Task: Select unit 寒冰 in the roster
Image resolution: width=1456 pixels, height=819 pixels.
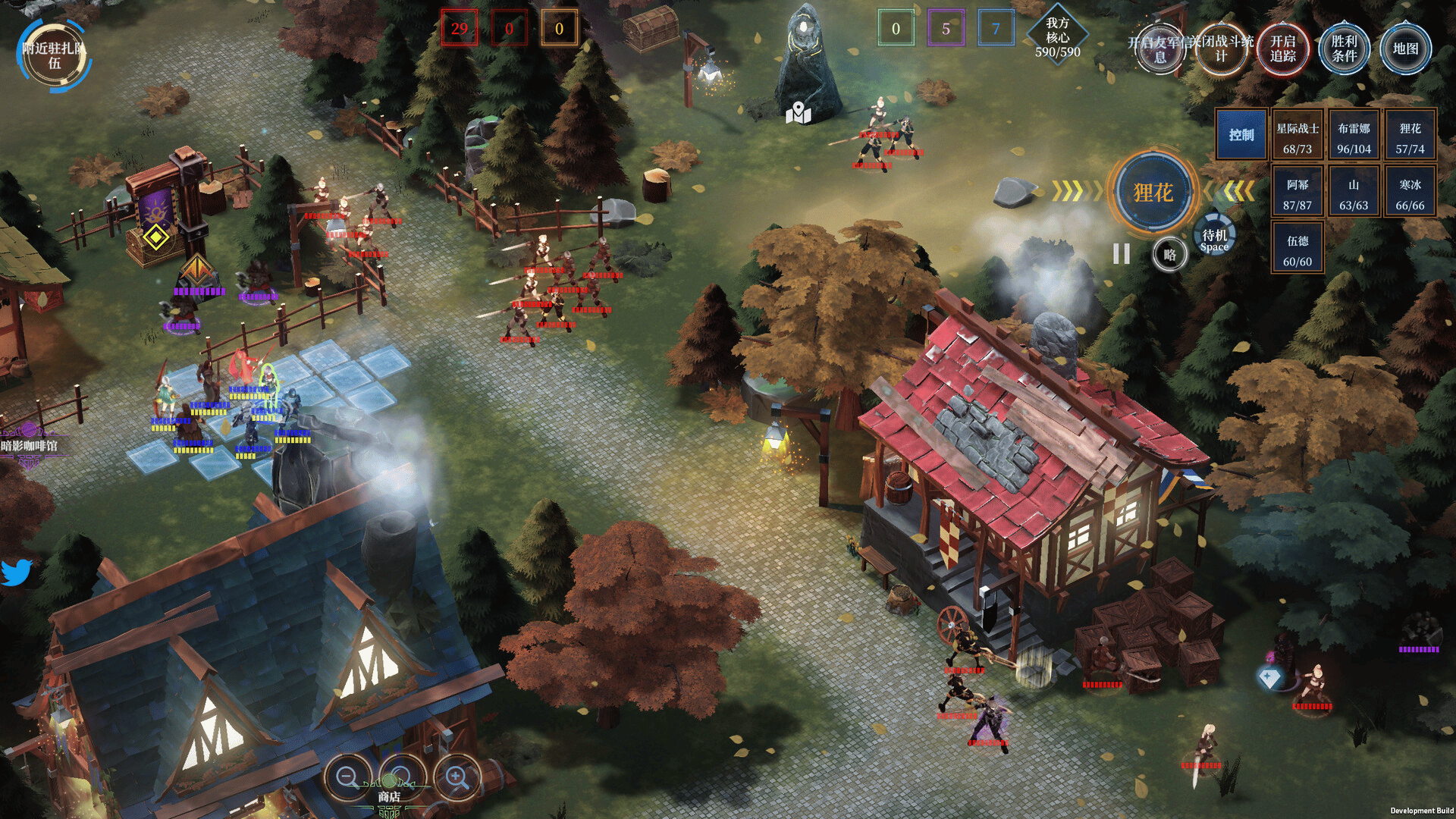Action: 1410,194
